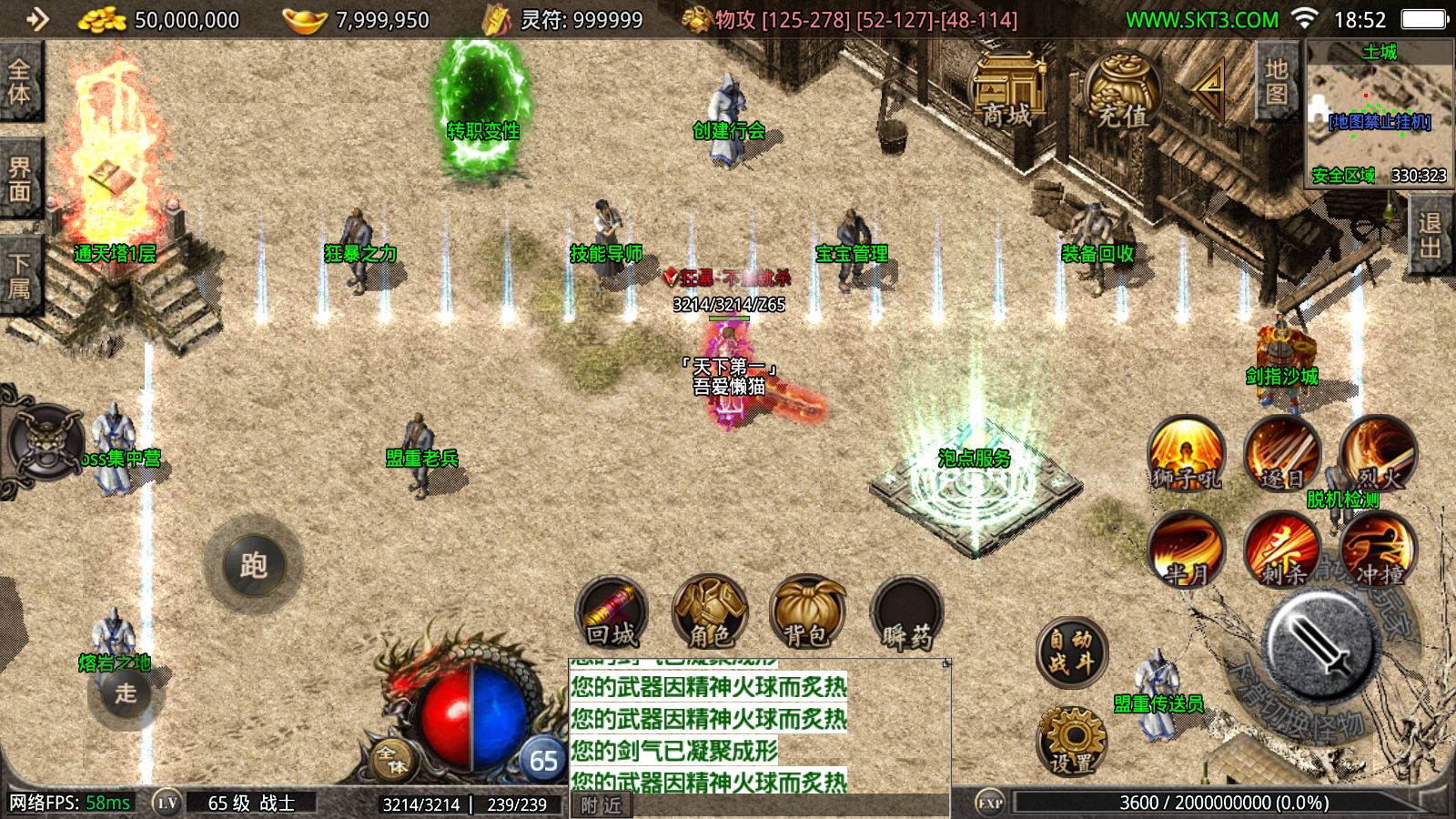Open the 地图 map button

(1277, 82)
